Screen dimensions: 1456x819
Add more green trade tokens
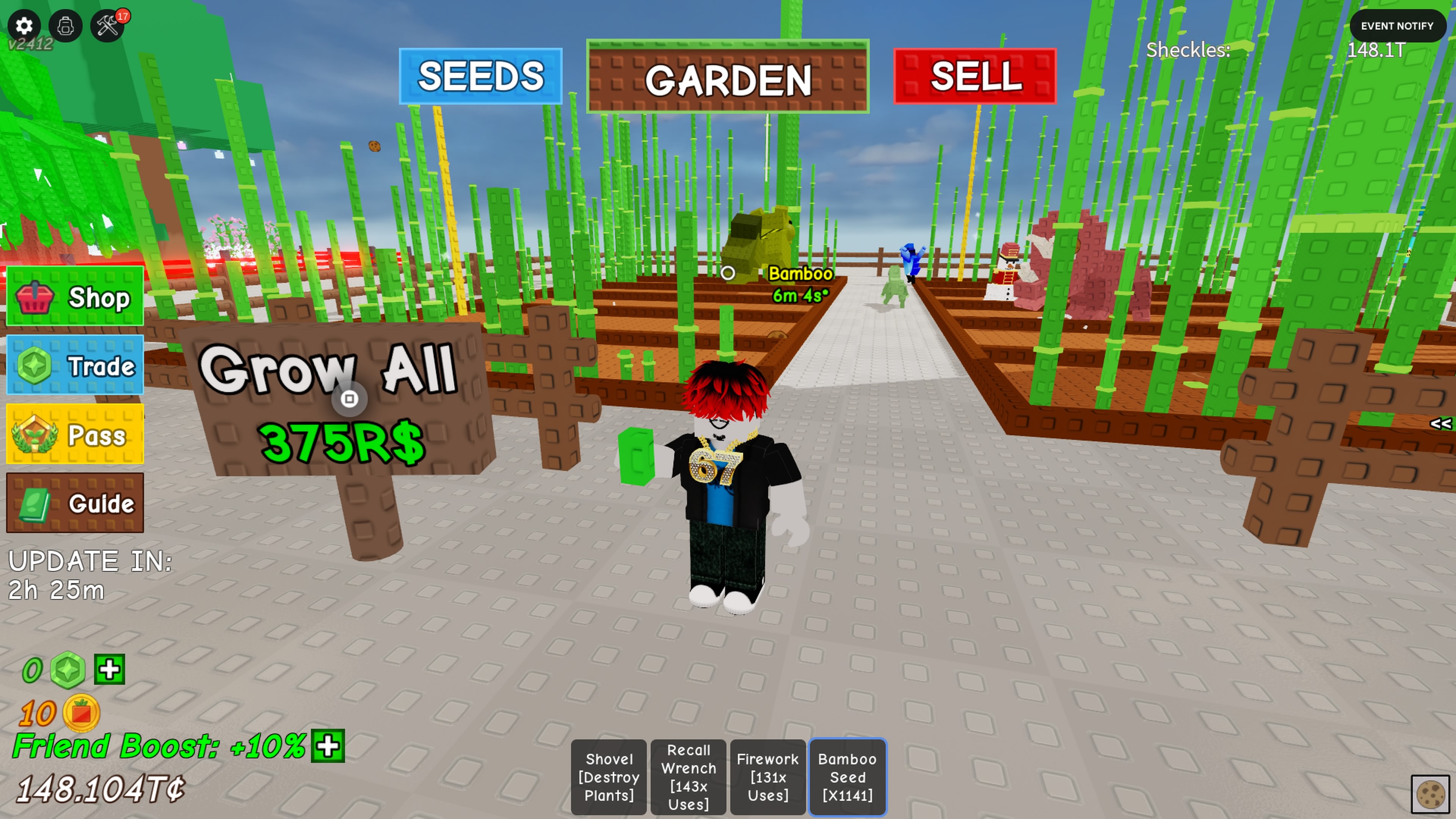109,670
